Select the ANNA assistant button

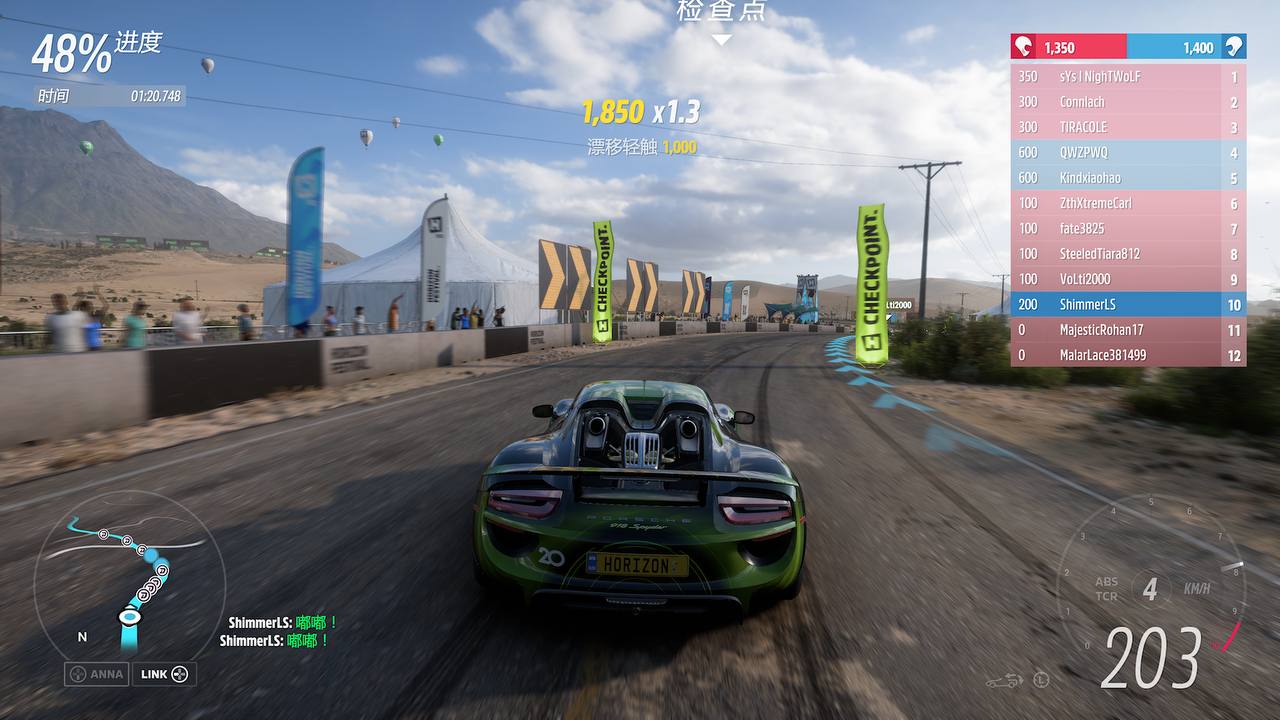coord(97,674)
